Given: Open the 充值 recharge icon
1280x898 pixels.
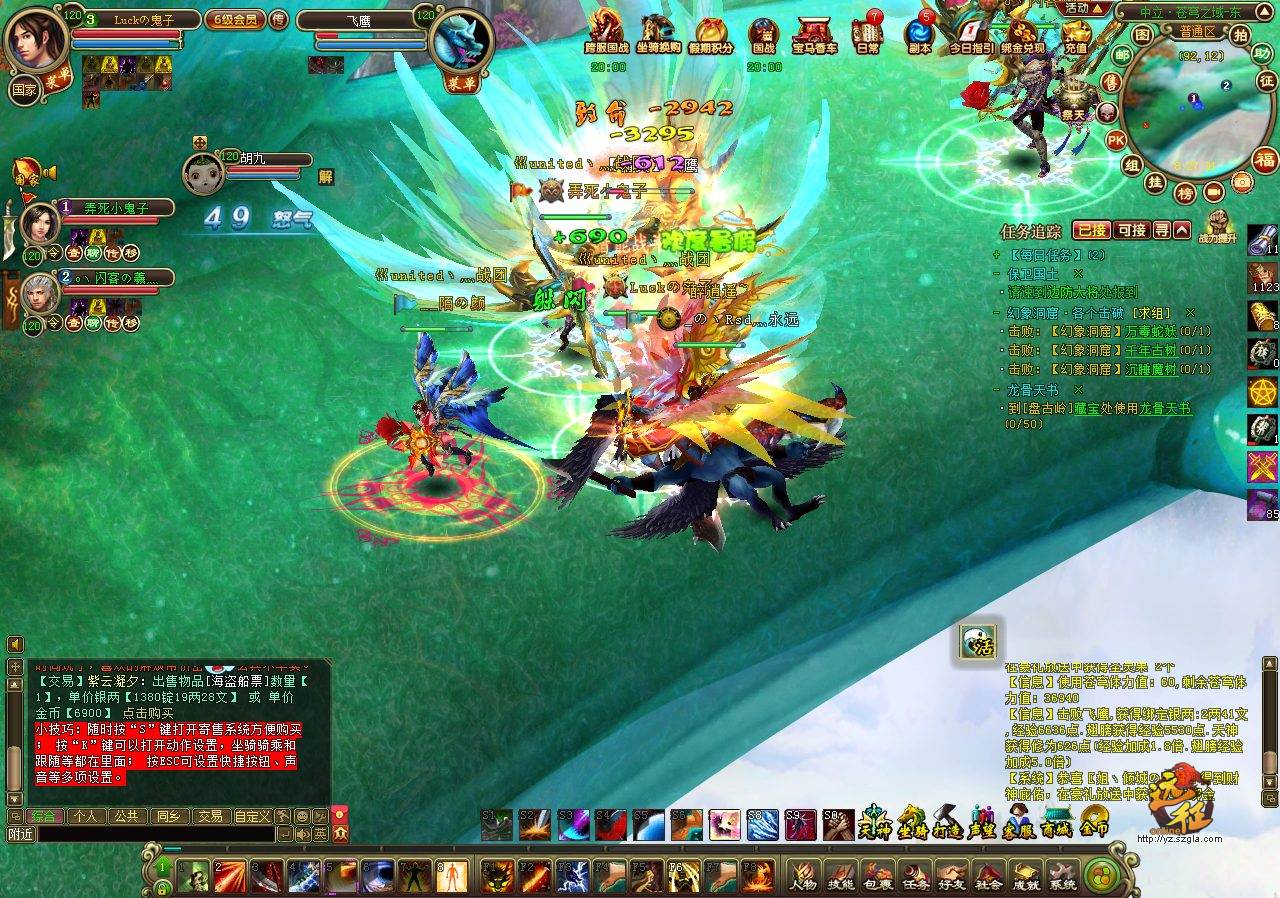Looking at the screenshot, I should pyautogui.click(x=1075, y=35).
